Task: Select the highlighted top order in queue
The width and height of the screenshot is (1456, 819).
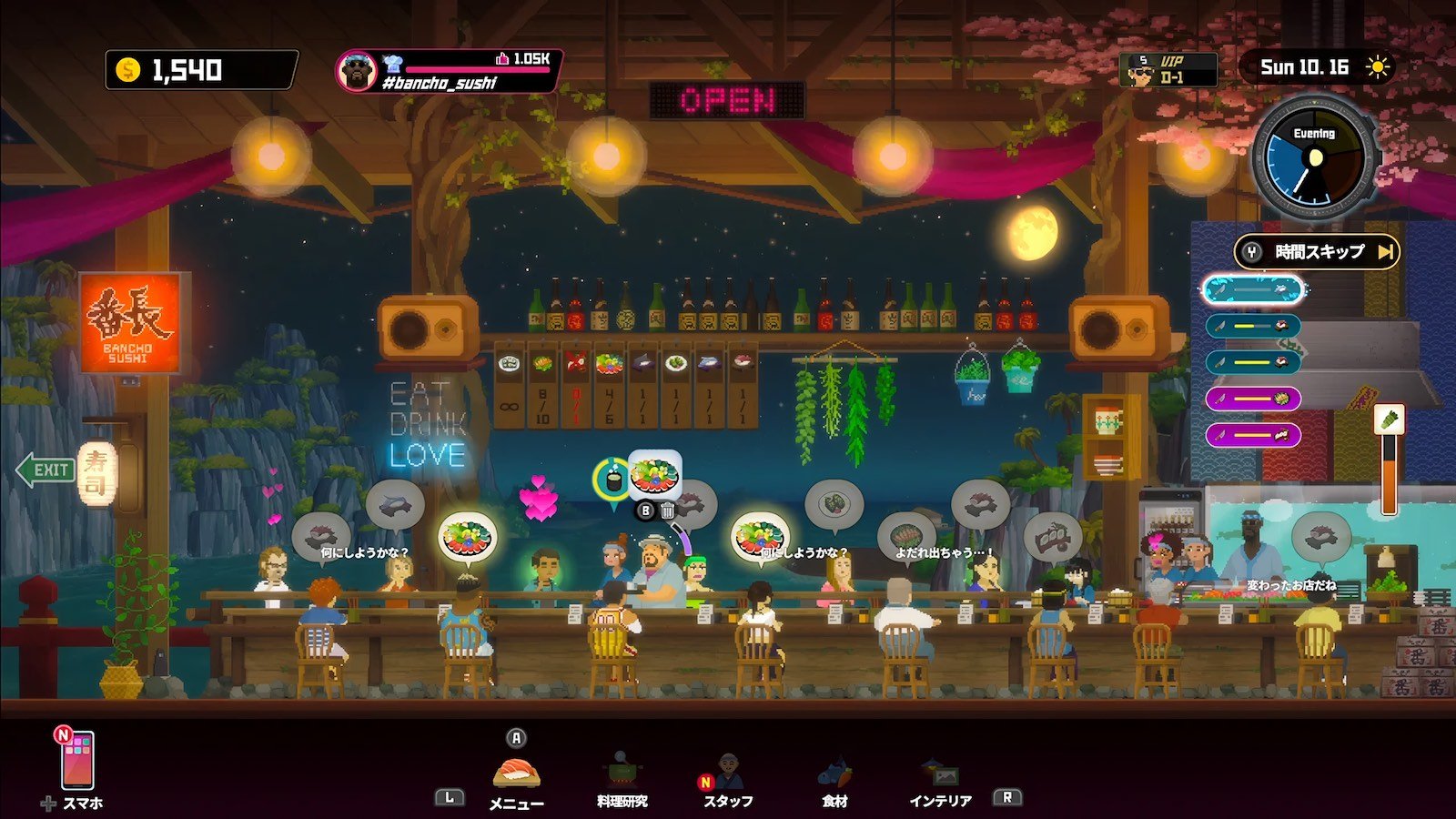Action: [1255, 290]
